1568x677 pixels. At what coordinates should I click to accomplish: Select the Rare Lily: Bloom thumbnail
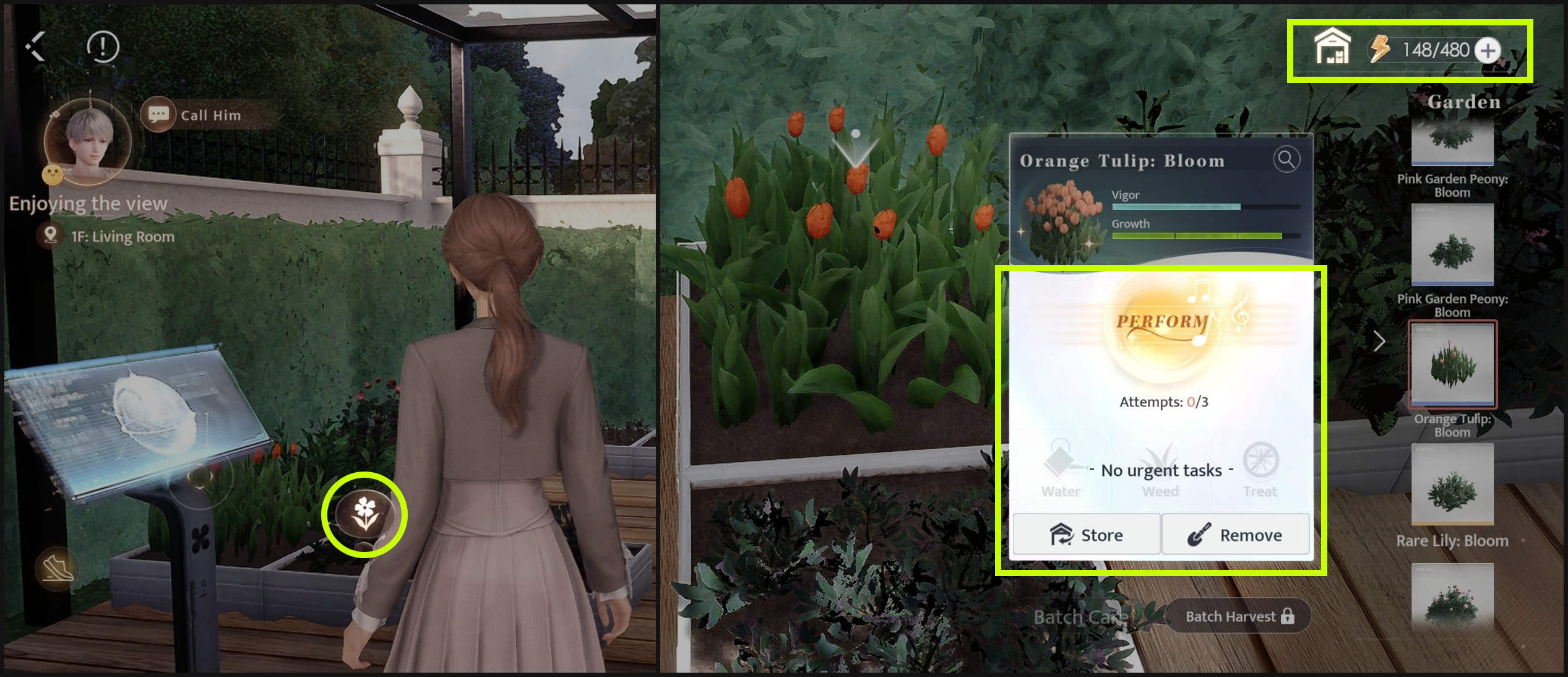click(x=1452, y=485)
